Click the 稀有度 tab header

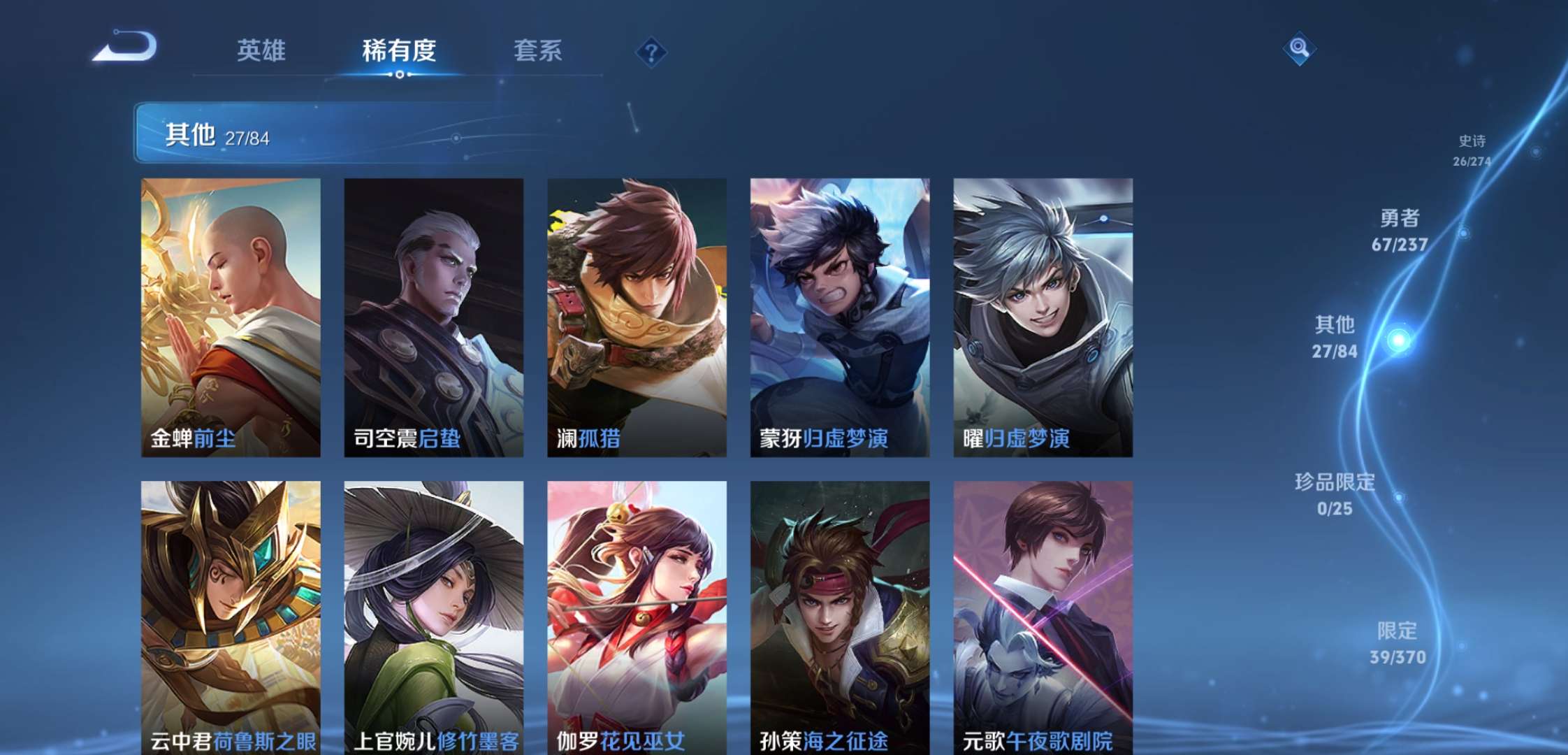398,51
